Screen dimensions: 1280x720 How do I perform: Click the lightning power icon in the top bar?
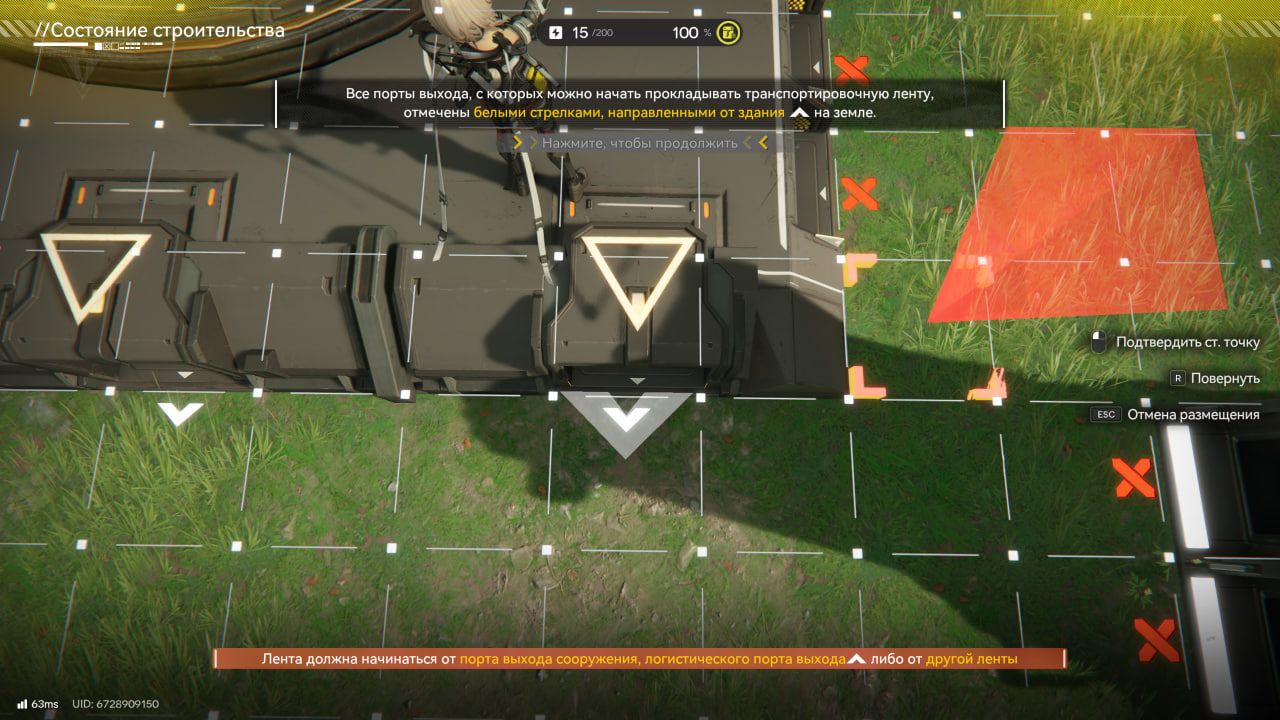click(x=554, y=32)
